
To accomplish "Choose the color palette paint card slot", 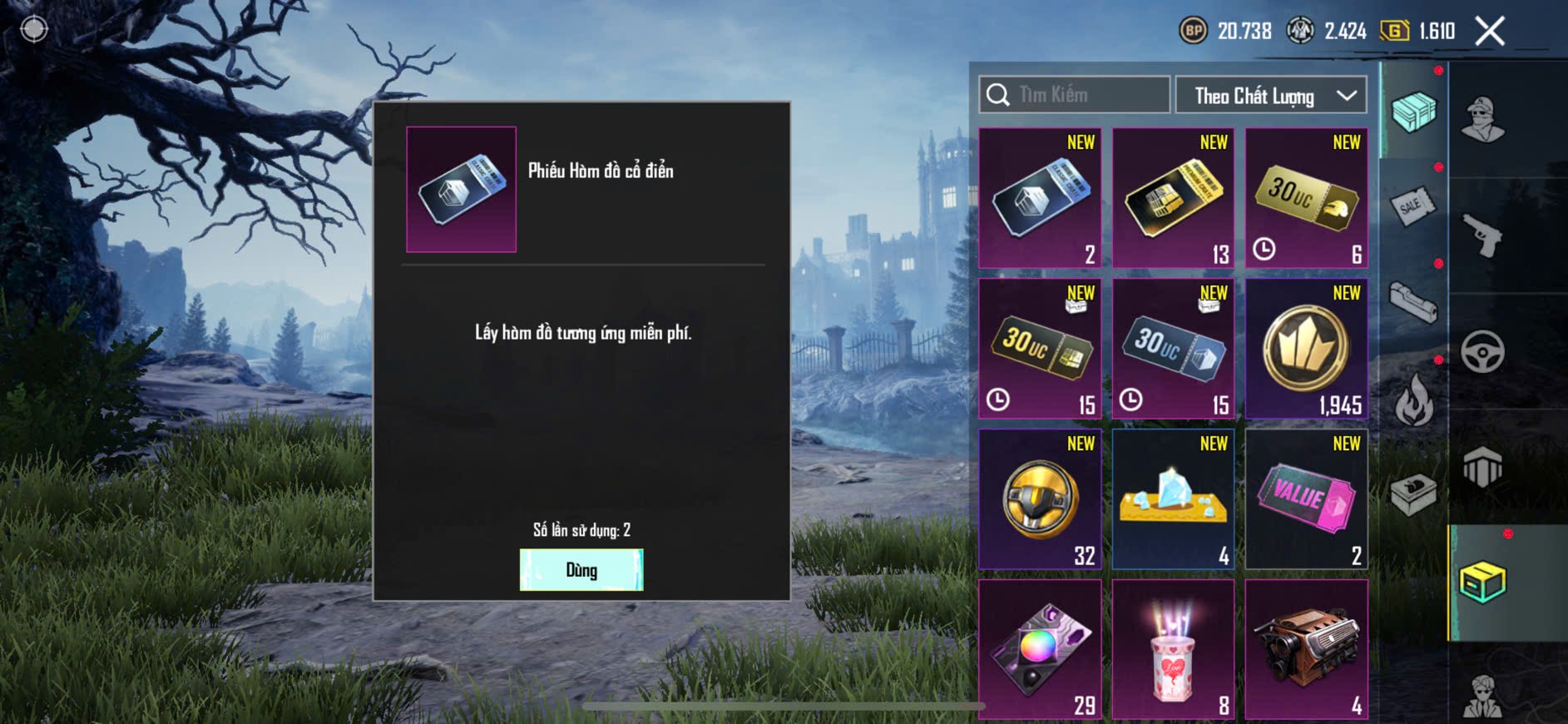I will pyautogui.click(x=1040, y=649).
